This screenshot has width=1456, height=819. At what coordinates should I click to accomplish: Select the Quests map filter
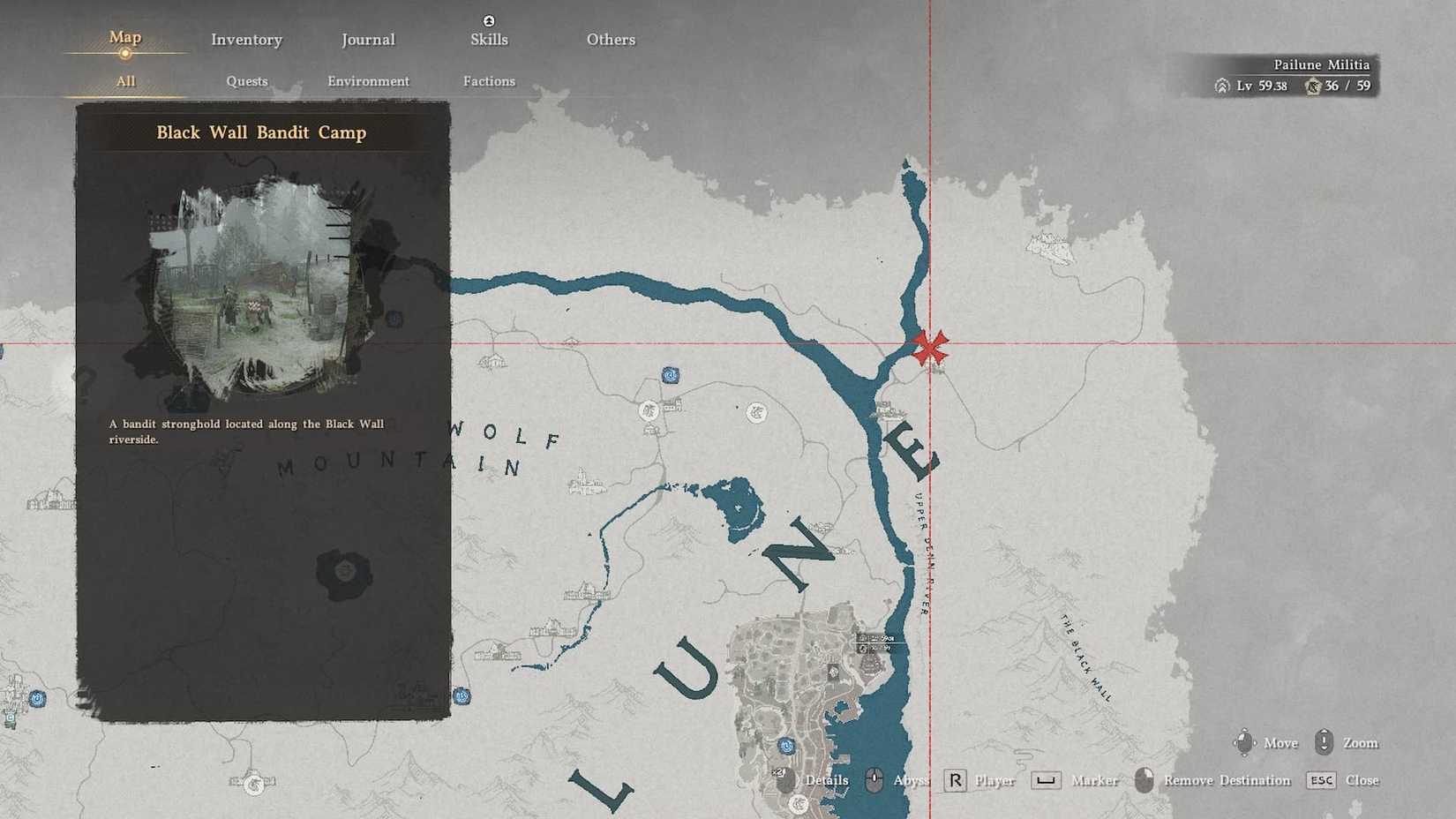(x=246, y=80)
